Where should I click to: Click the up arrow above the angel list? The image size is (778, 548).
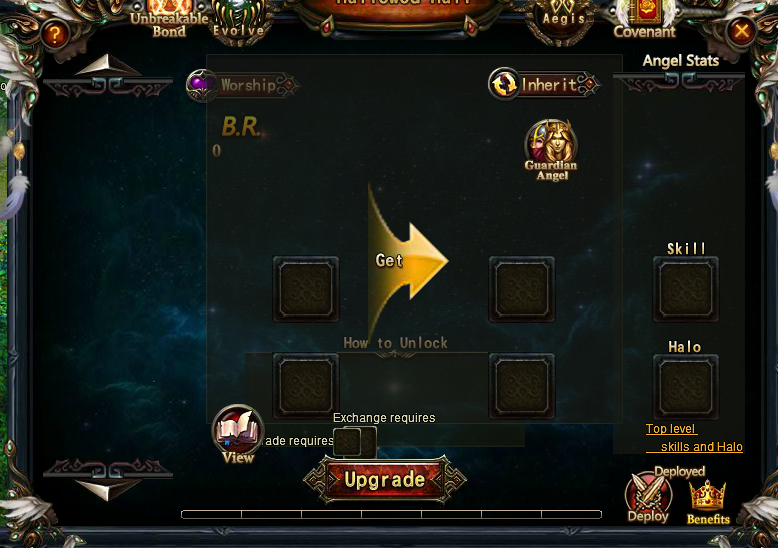tap(108, 68)
